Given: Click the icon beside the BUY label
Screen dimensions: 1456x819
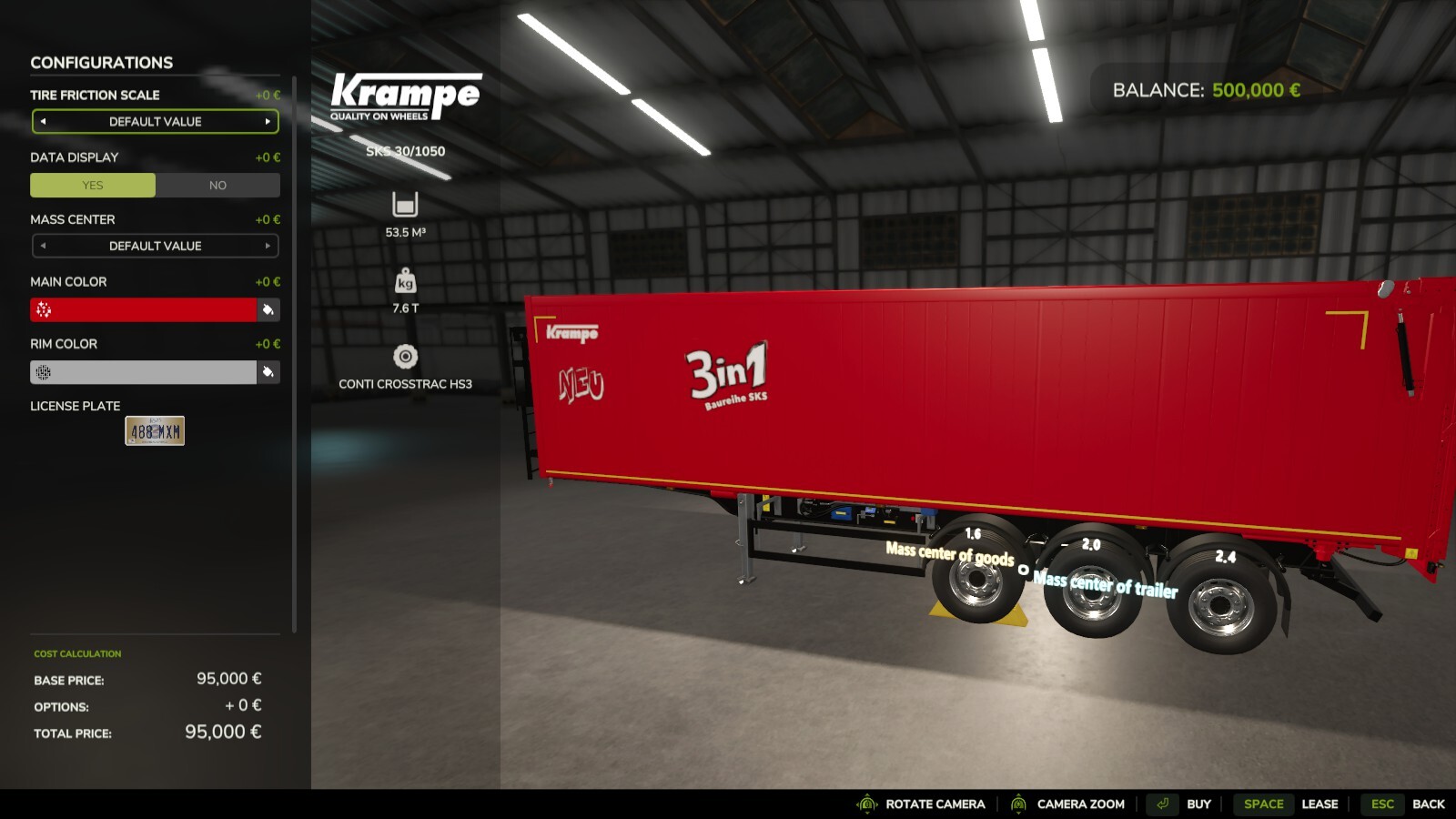Looking at the screenshot, I should [1162, 804].
